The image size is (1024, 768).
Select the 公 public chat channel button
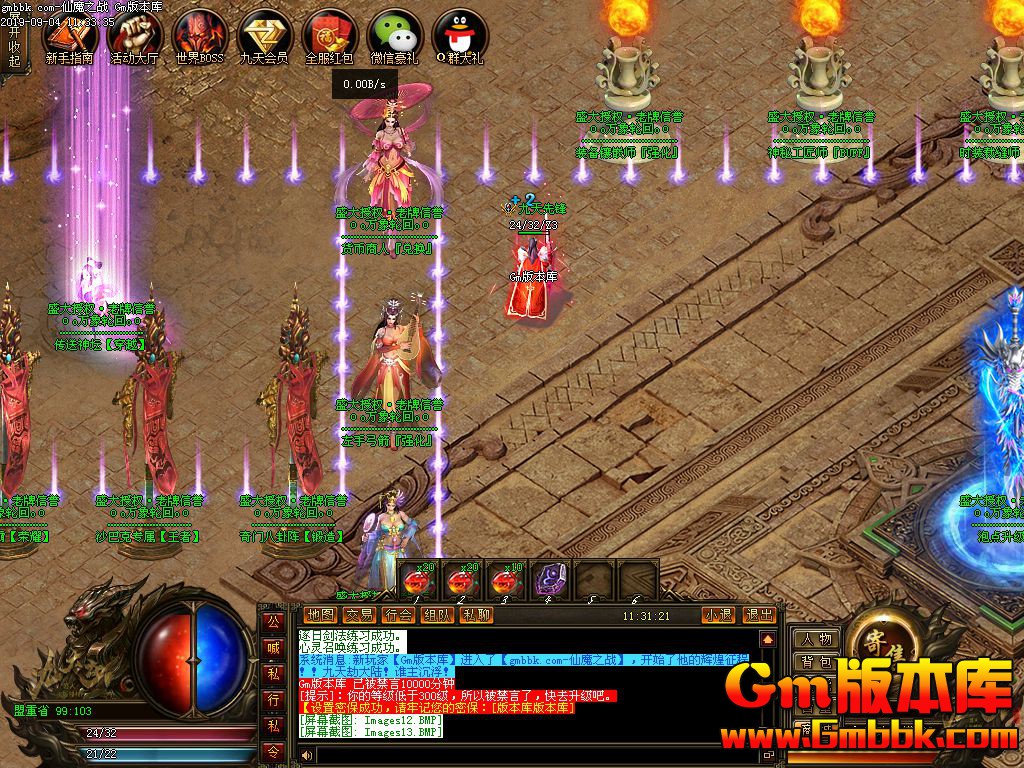(x=272, y=621)
